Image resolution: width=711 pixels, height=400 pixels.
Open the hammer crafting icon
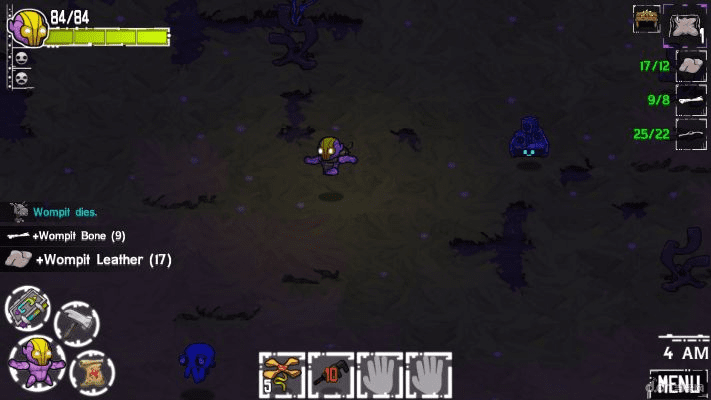click(x=75, y=322)
